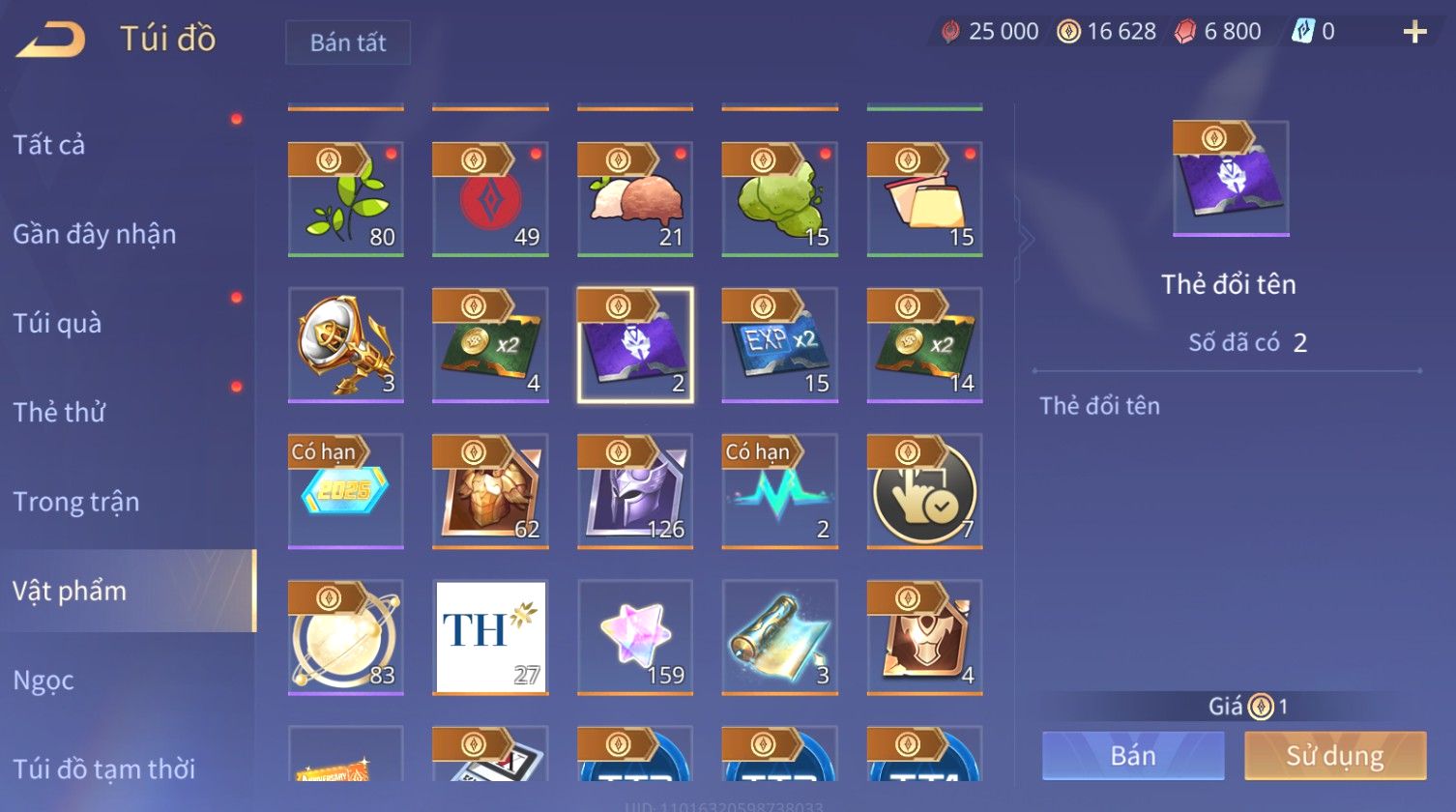This screenshot has height=812, width=1456.
Task: Tap the Bán tất sell-all button
Action: point(348,43)
